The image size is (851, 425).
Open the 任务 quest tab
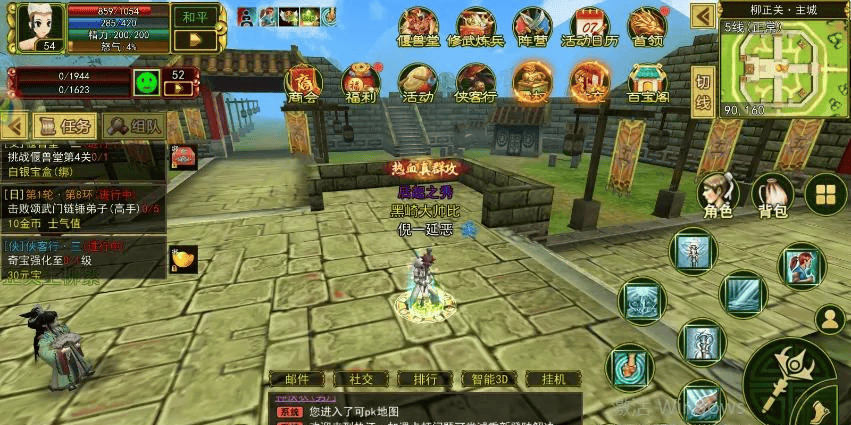pyautogui.click(x=66, y=126)
